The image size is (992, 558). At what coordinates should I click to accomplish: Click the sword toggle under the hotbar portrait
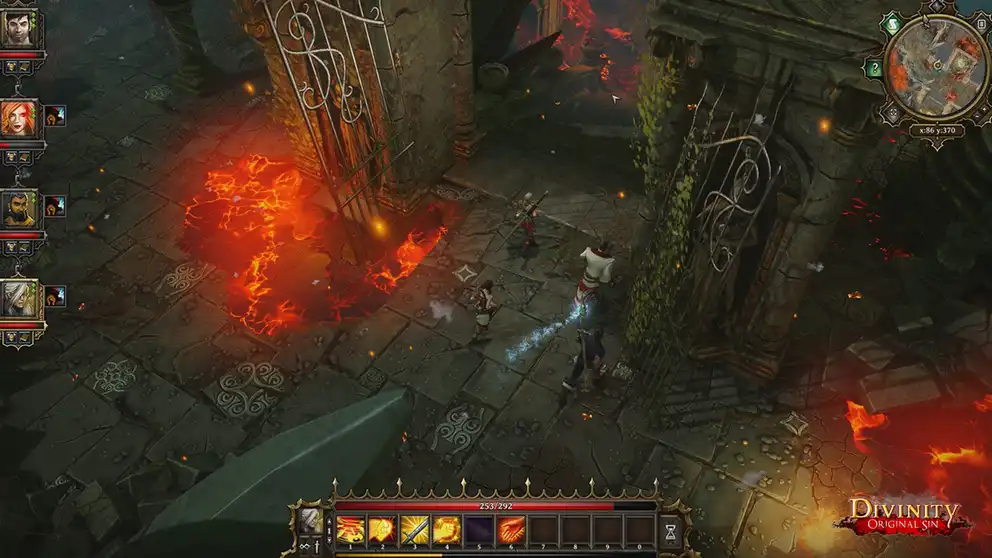coord(318,548)
